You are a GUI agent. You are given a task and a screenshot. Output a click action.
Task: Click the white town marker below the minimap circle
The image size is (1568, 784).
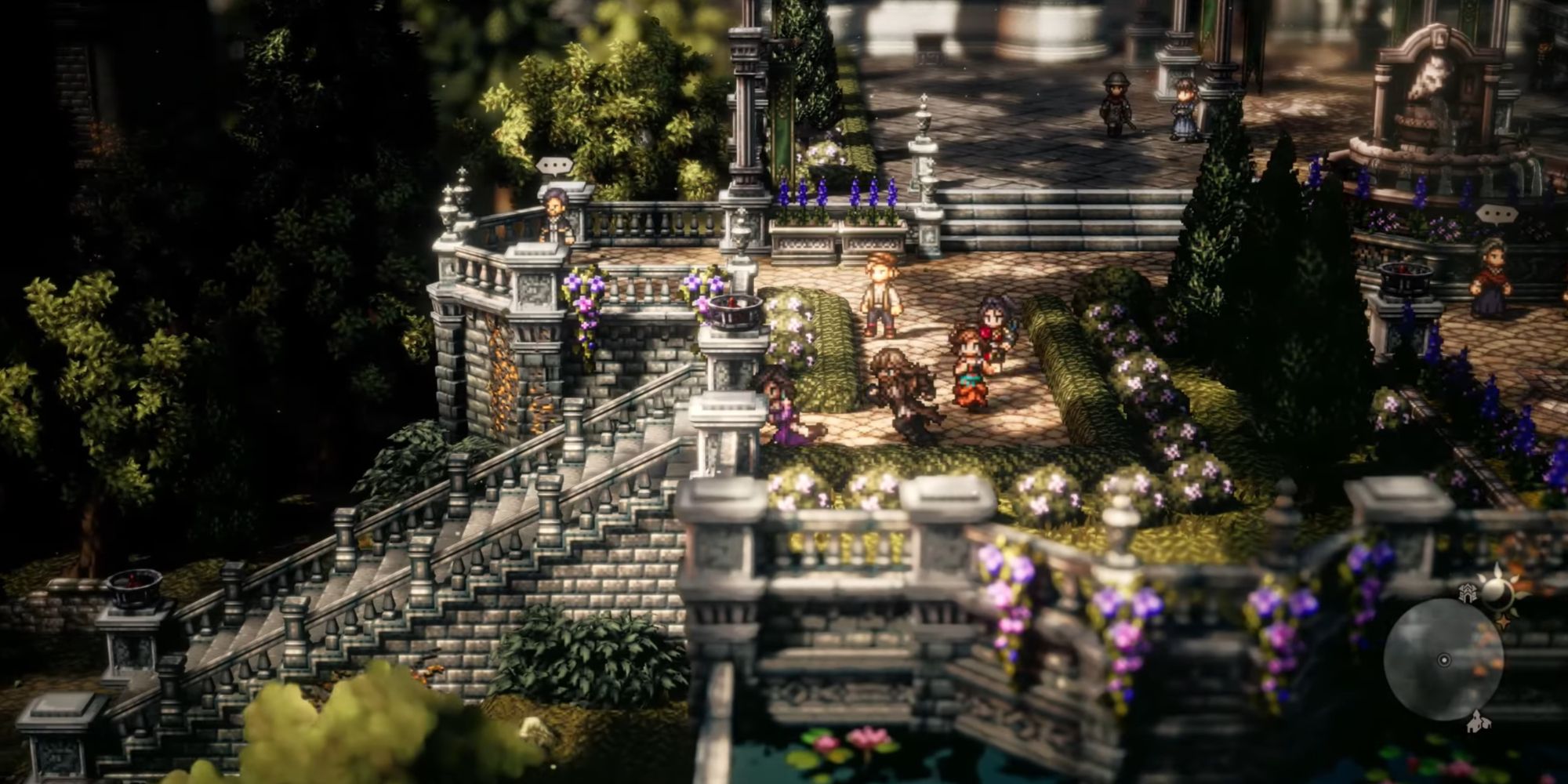1478,723
